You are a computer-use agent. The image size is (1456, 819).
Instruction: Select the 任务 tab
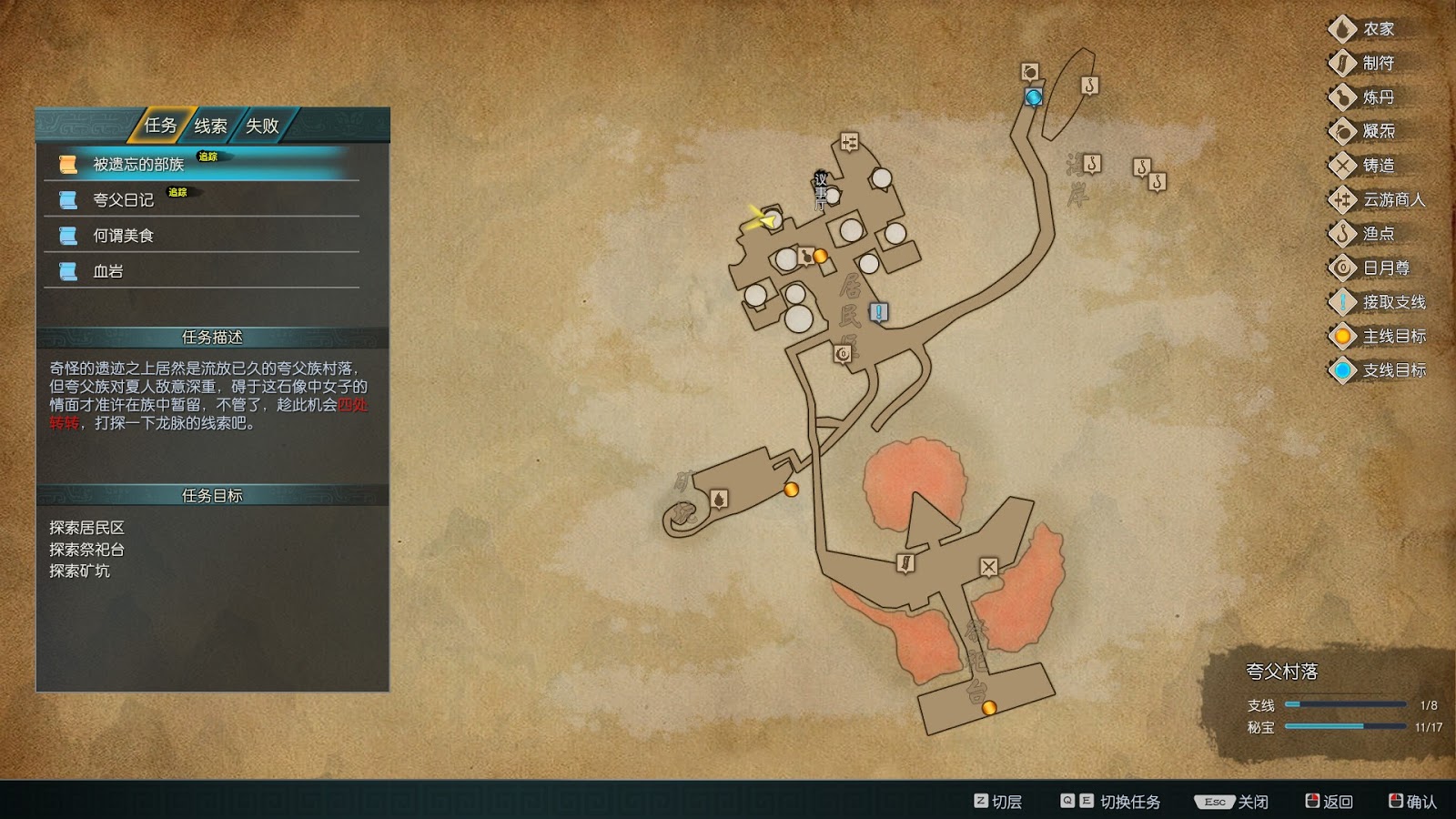click(x=160, y=126)
